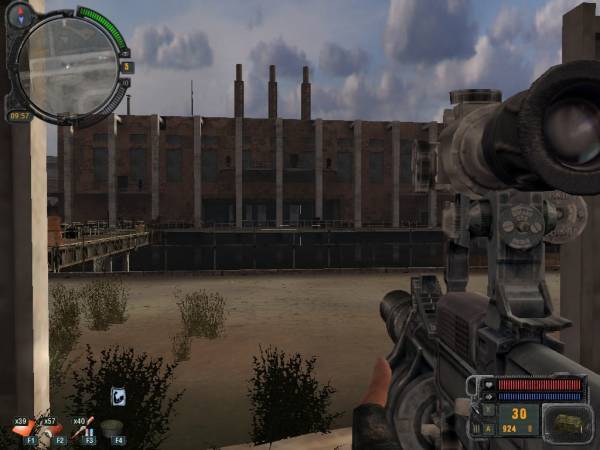Use the F4 quick slot item
Image resolution: width=600 pixels, height=450 pixels.
click(116, 427)
